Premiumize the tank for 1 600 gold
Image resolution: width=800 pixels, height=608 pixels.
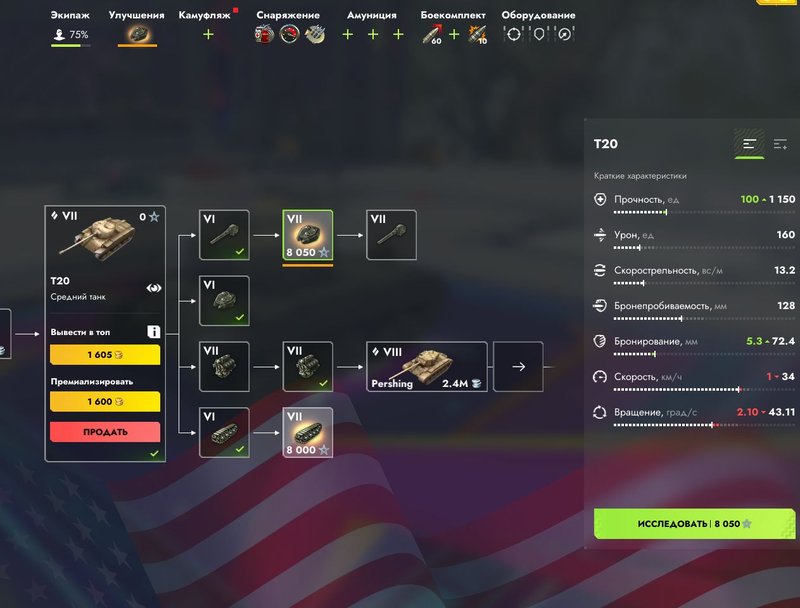(x=104, y=402)
